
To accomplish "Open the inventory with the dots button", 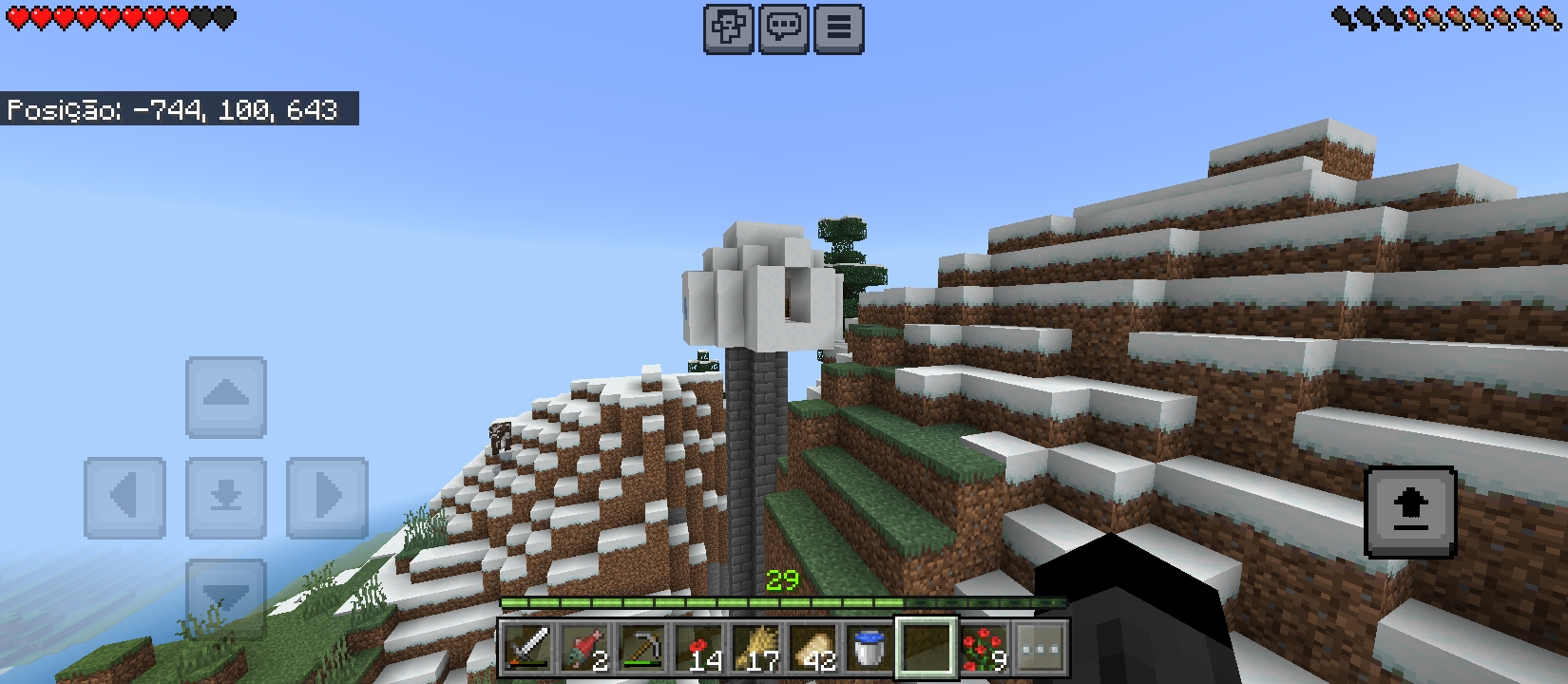I will point(1038,649).
